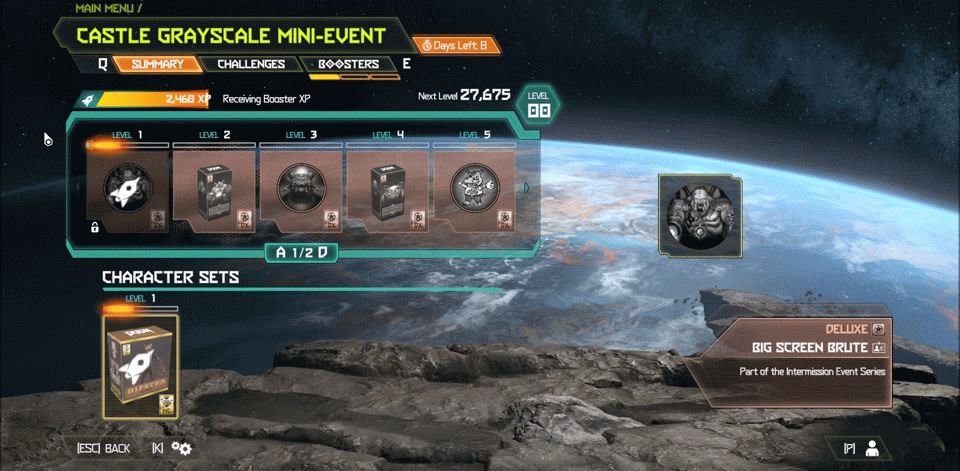The height and width of the screenshot is (471, 960).
Task: Pick the Level 5 cartoon mascot reward
Action: click(x=474, y=190)
